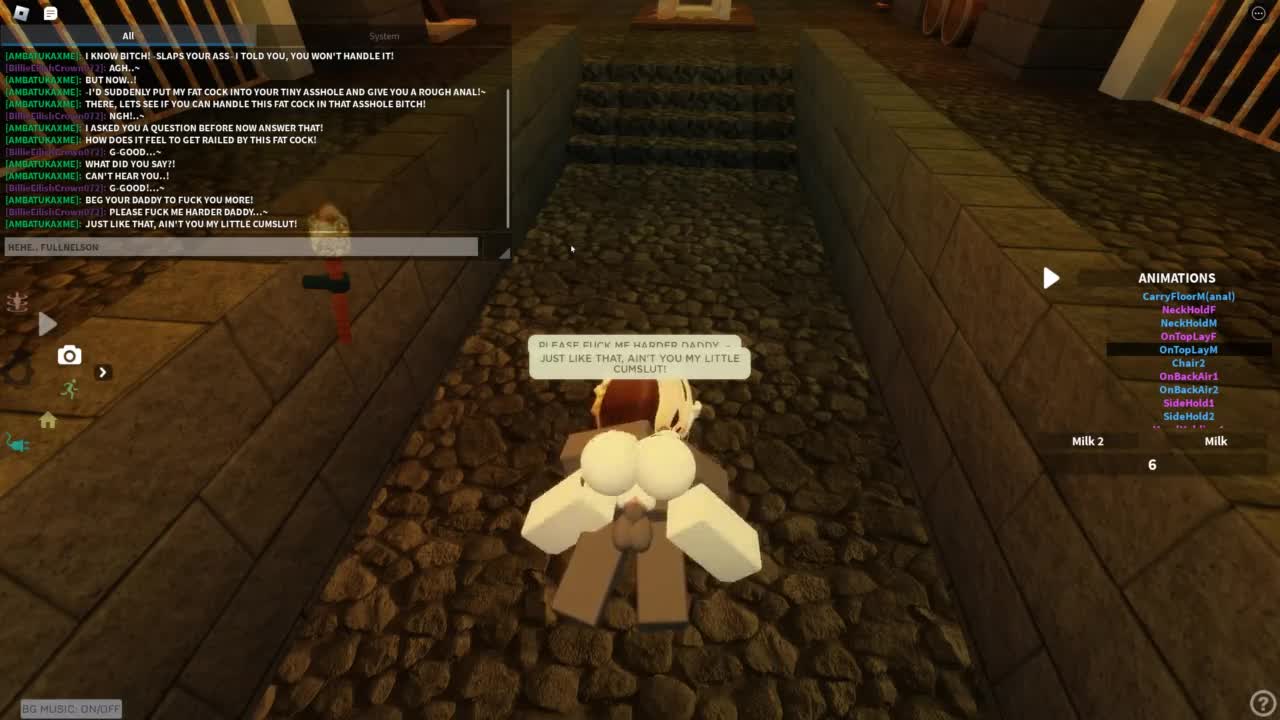Open the help question mark button
1280x720 pixels.
click(x=1262, y=703)
